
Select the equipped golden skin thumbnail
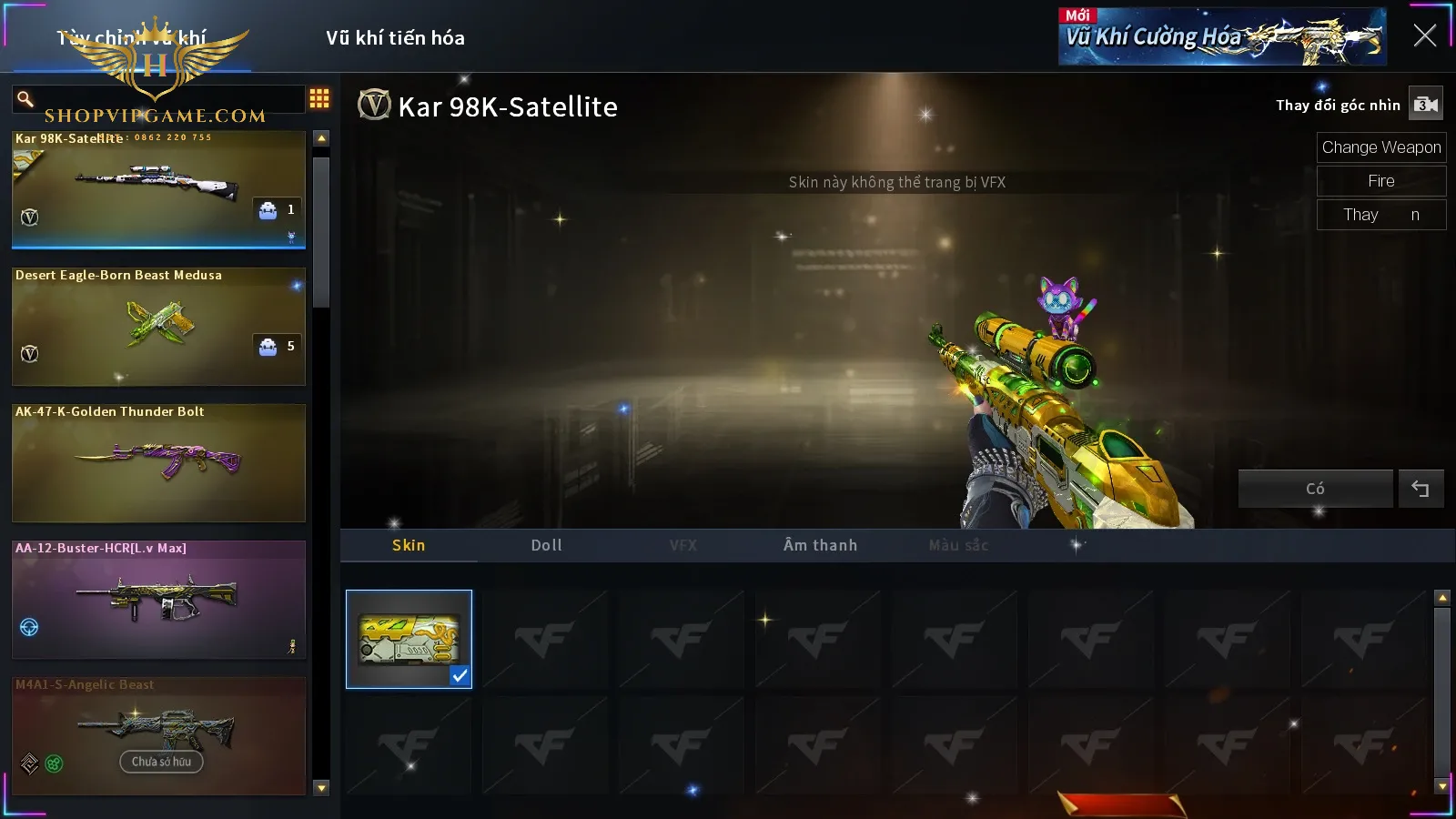pyautogui.click(x=409, y=639)
